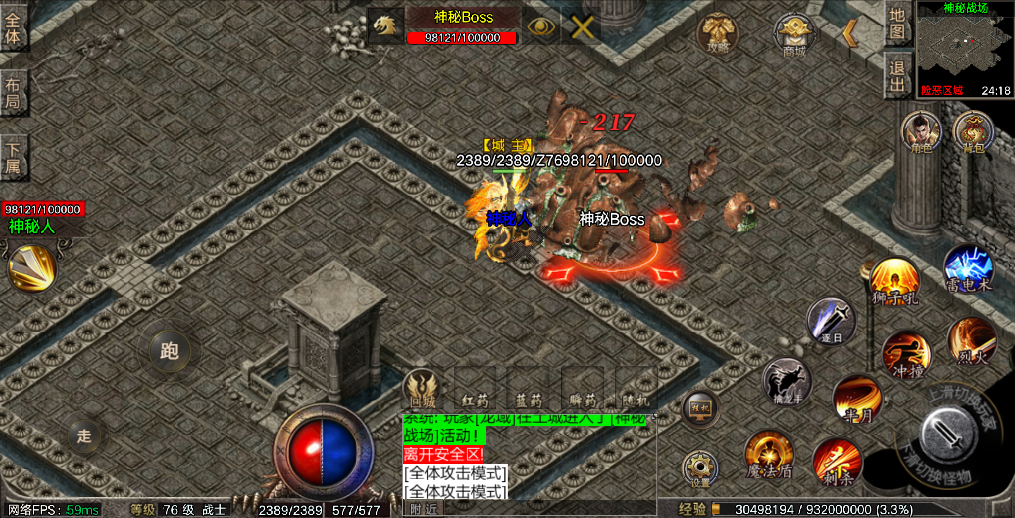Activate the 雷电术 lightning skill
The height and width of the screenshot is (518, 1015).
pos(967,268)
